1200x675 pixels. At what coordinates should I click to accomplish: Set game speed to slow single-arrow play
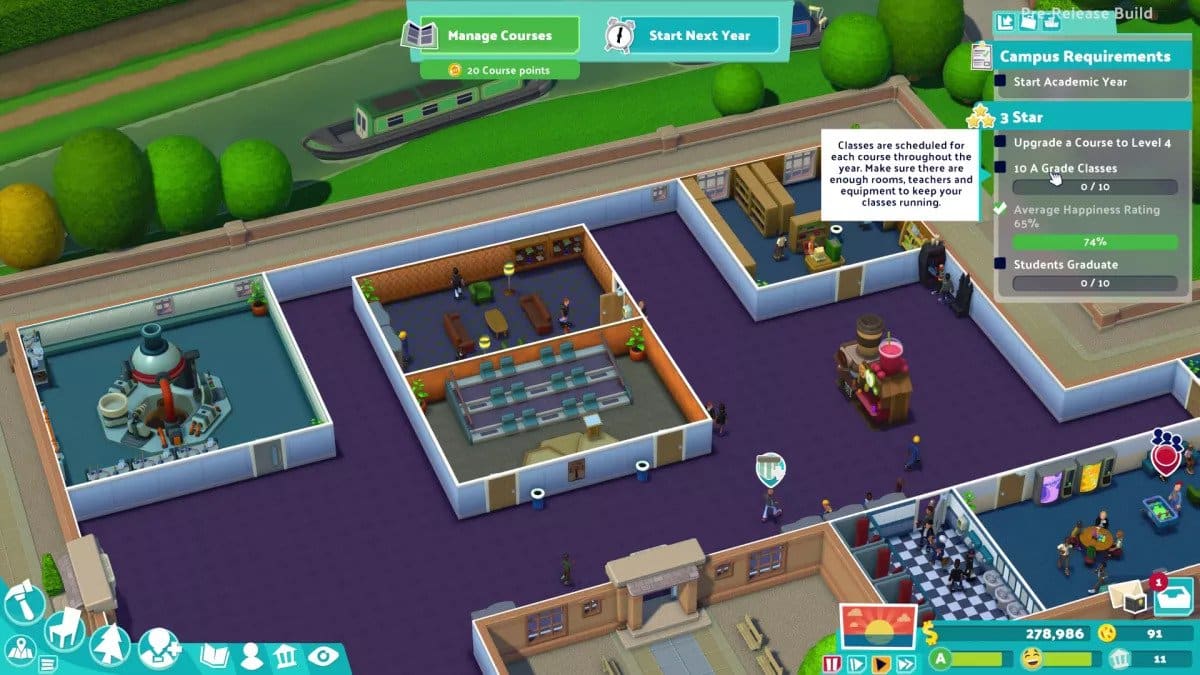click(857, 663)
